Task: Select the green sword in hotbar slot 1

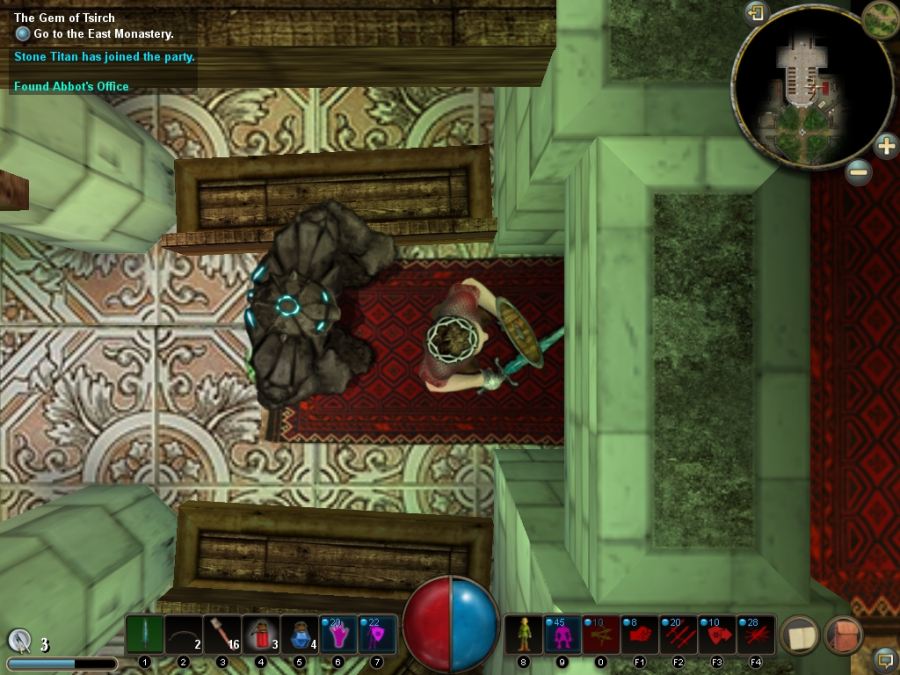Action: tap(144, 634)
